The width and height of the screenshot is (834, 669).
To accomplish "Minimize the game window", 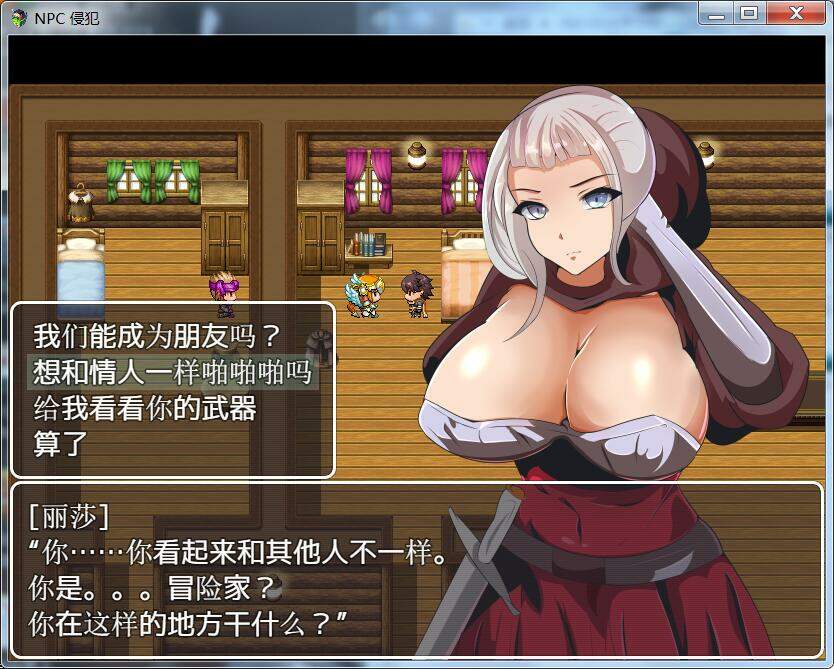I will 717,13.
